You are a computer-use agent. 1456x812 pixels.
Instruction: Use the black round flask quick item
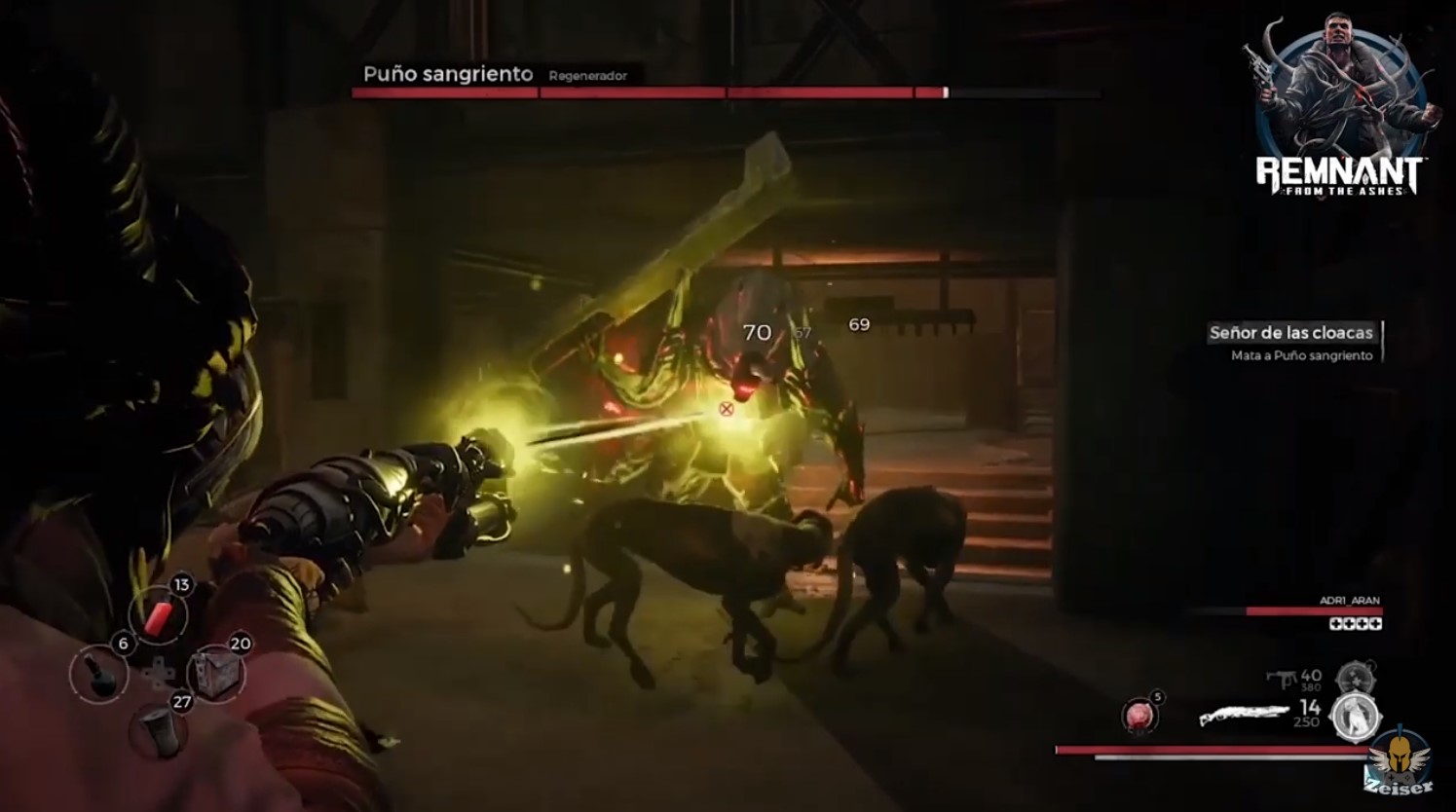click(x=99, y=674)
